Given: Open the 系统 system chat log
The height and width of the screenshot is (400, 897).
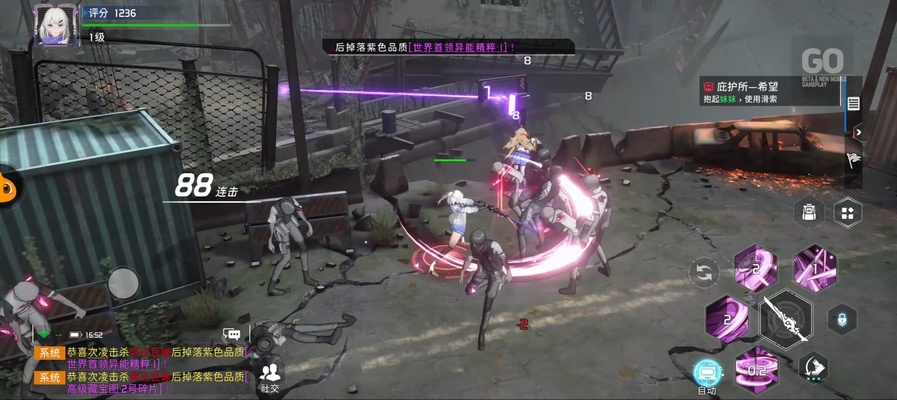Looking at the screenshot, I should [x=50, y=353].
